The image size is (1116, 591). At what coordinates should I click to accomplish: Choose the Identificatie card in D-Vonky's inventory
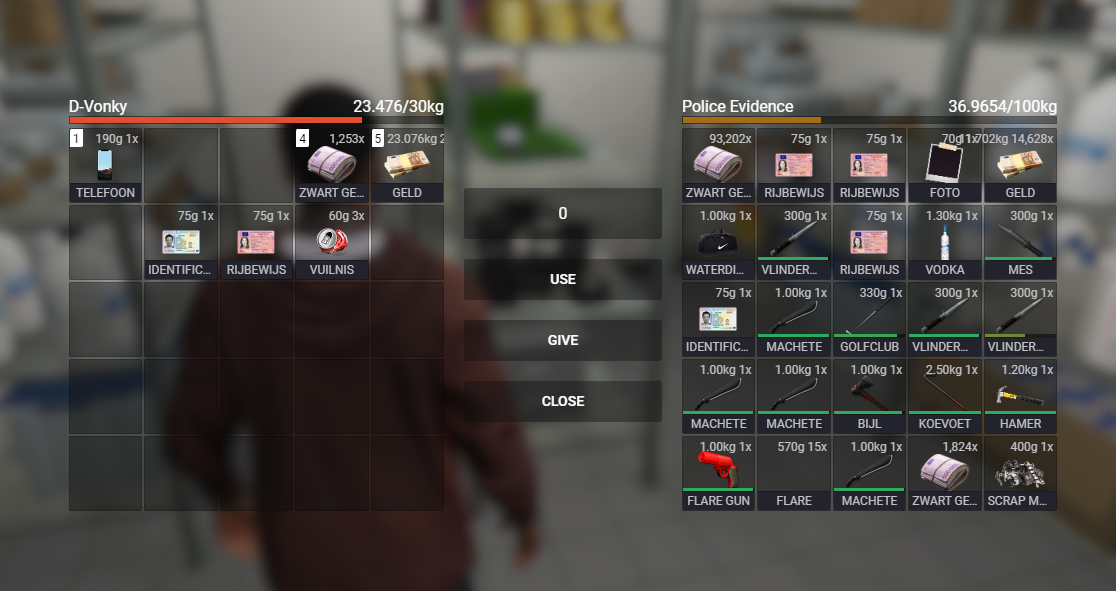[181, 242]
